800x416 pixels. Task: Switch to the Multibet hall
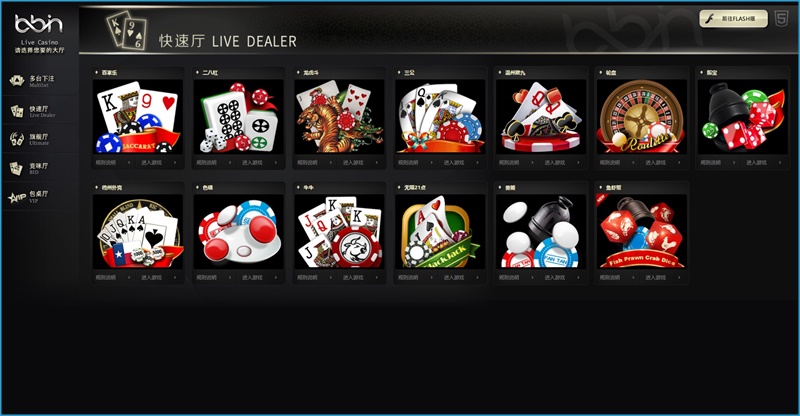click(40, 80)
